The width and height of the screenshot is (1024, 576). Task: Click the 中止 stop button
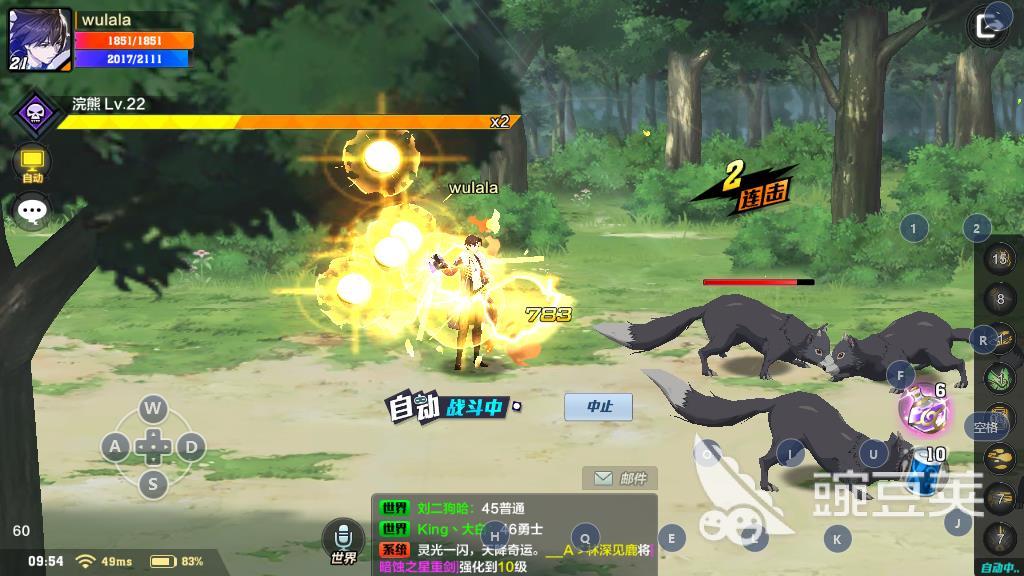pyautogui.click(x=598, y=406)
